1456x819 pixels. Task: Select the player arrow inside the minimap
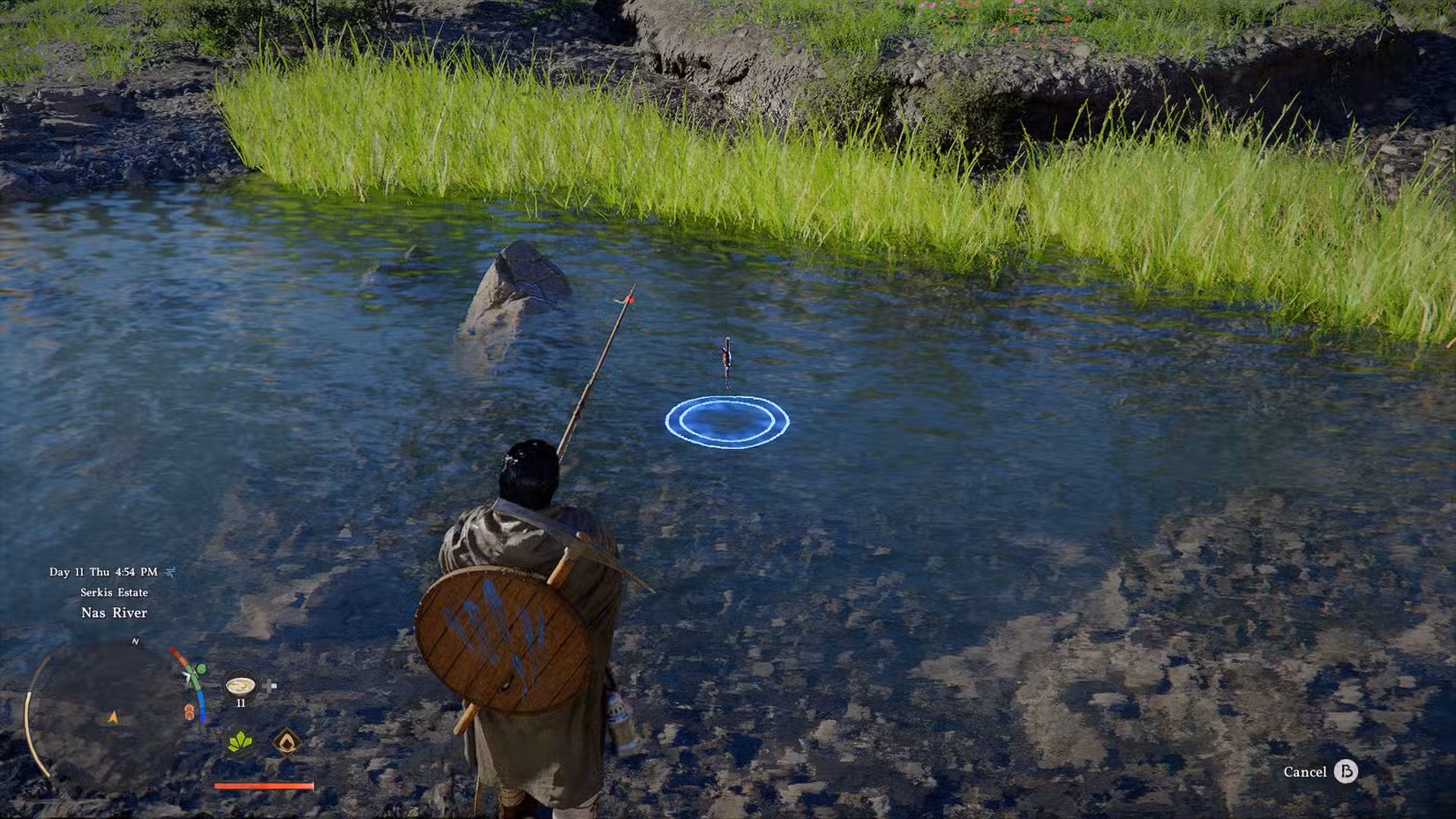tap(111, 716)
